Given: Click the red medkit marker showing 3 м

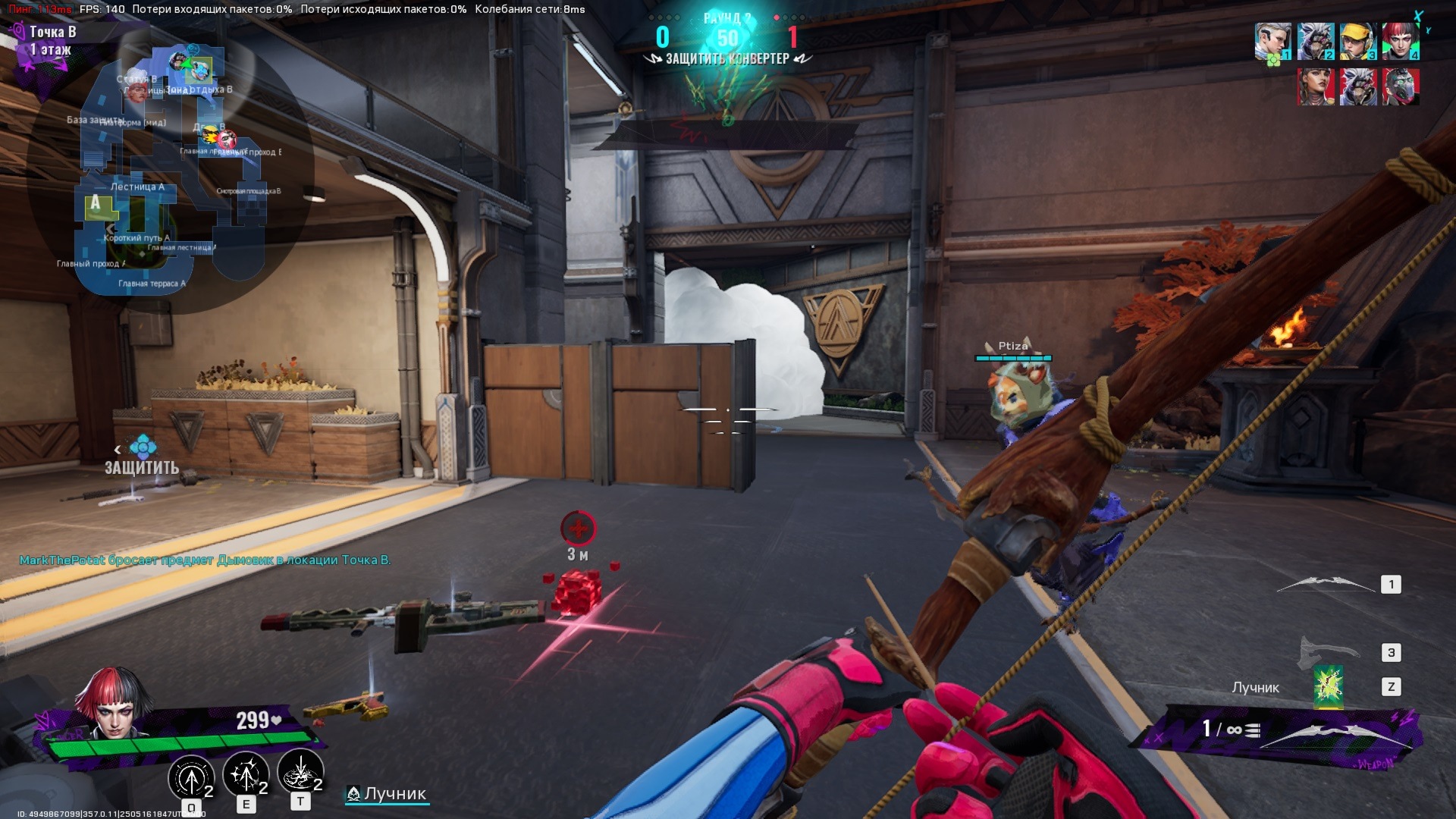Looking at the screenshot, I should [578, 529].
